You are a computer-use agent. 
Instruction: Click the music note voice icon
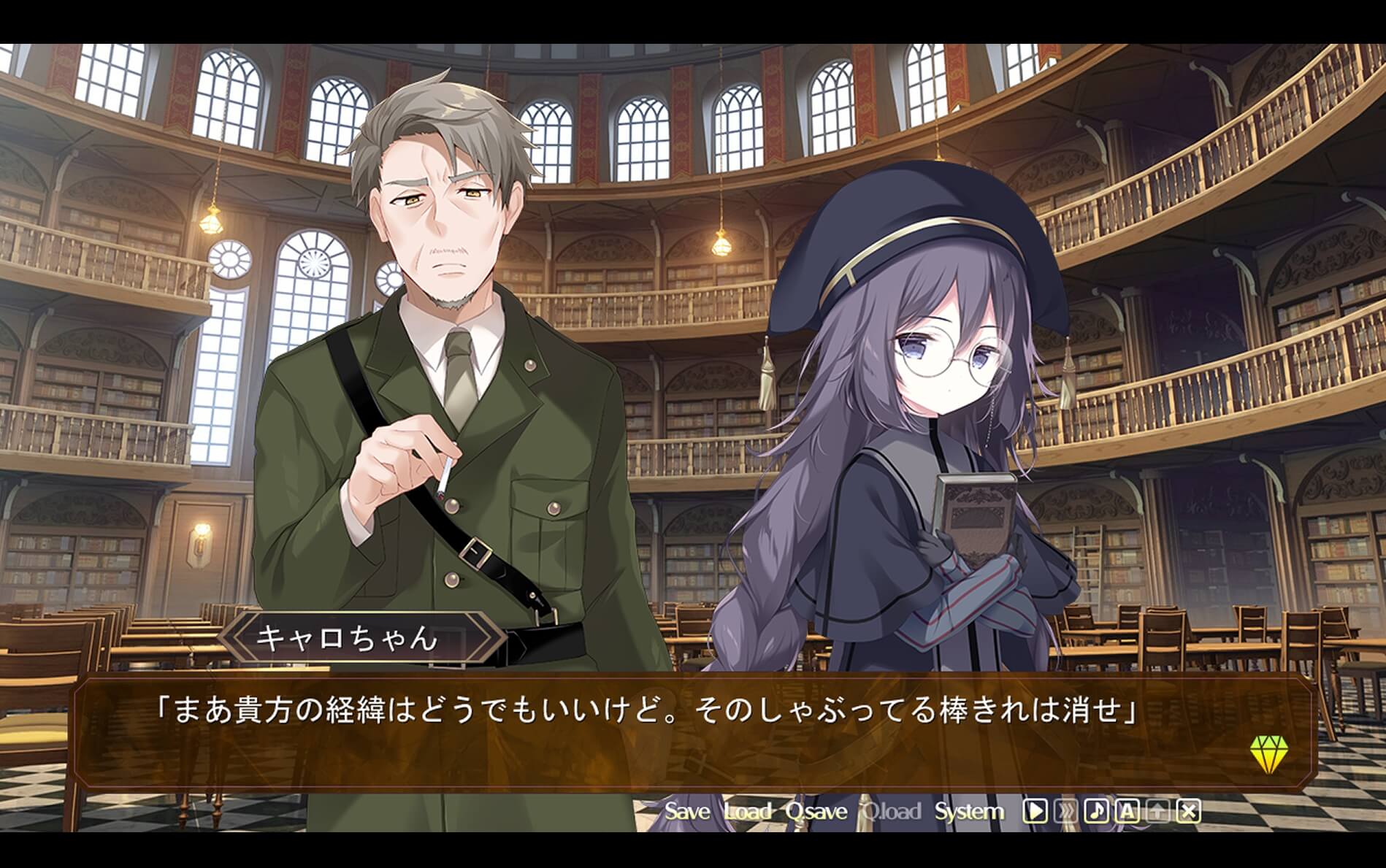click(x=1096, y=811)
